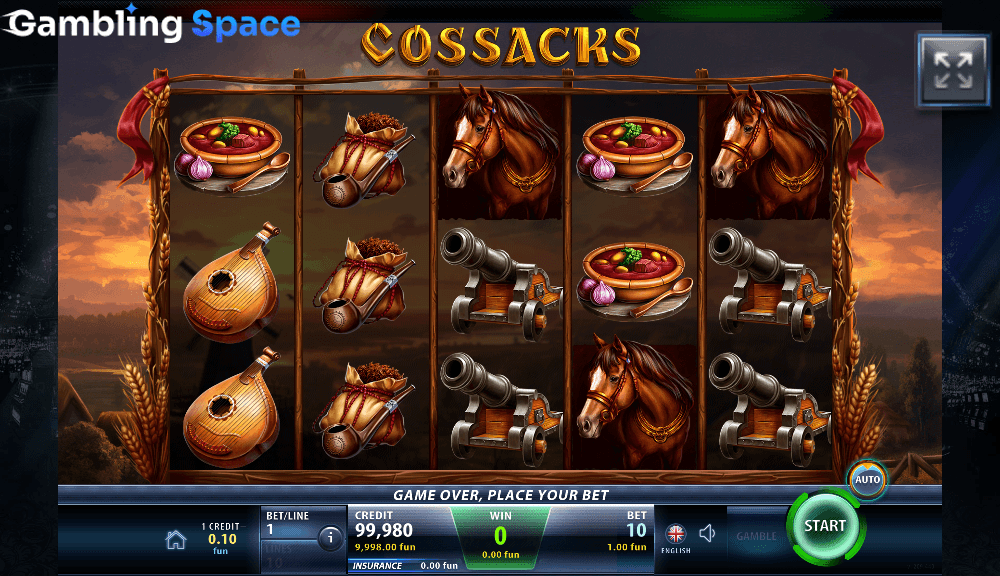The image size is (1000, 576).
Task: Toggle sound with the speaker icon
Action: [x=707, y=534]
